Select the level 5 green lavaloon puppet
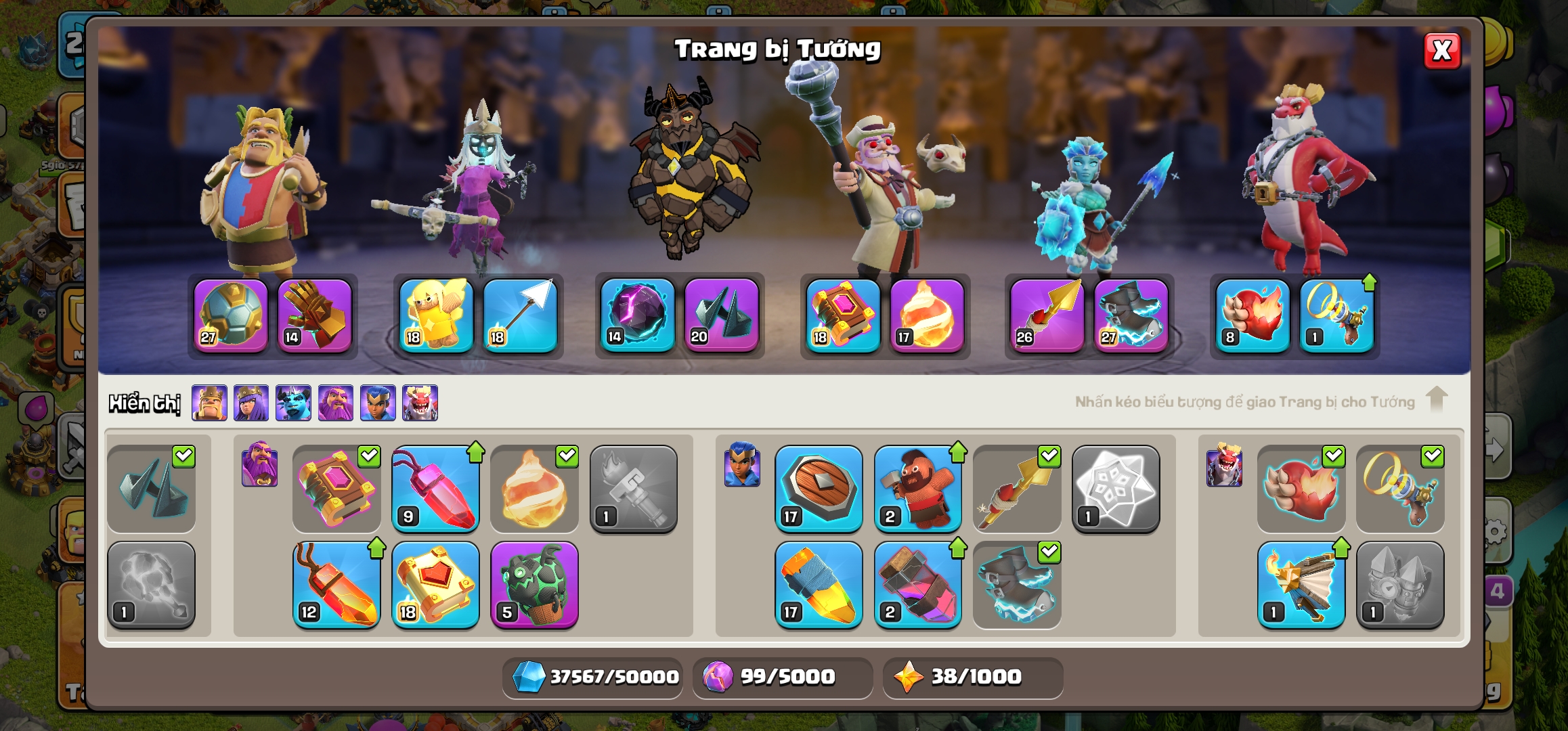The width and height of the screenshot is (1568, 731). tap(534, 585)
